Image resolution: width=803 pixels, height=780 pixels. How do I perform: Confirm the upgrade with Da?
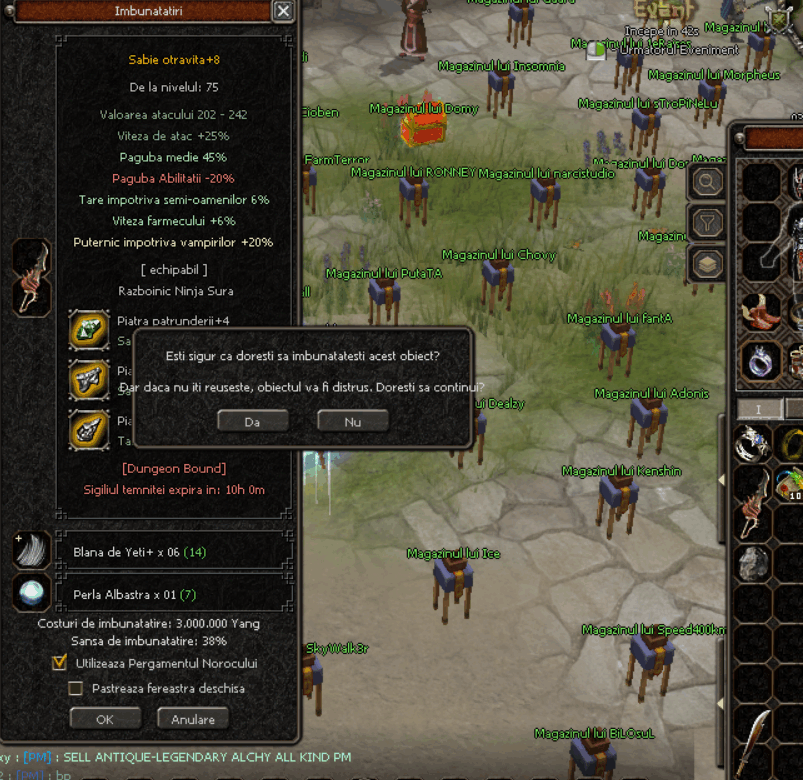click(x=252, y=421)
